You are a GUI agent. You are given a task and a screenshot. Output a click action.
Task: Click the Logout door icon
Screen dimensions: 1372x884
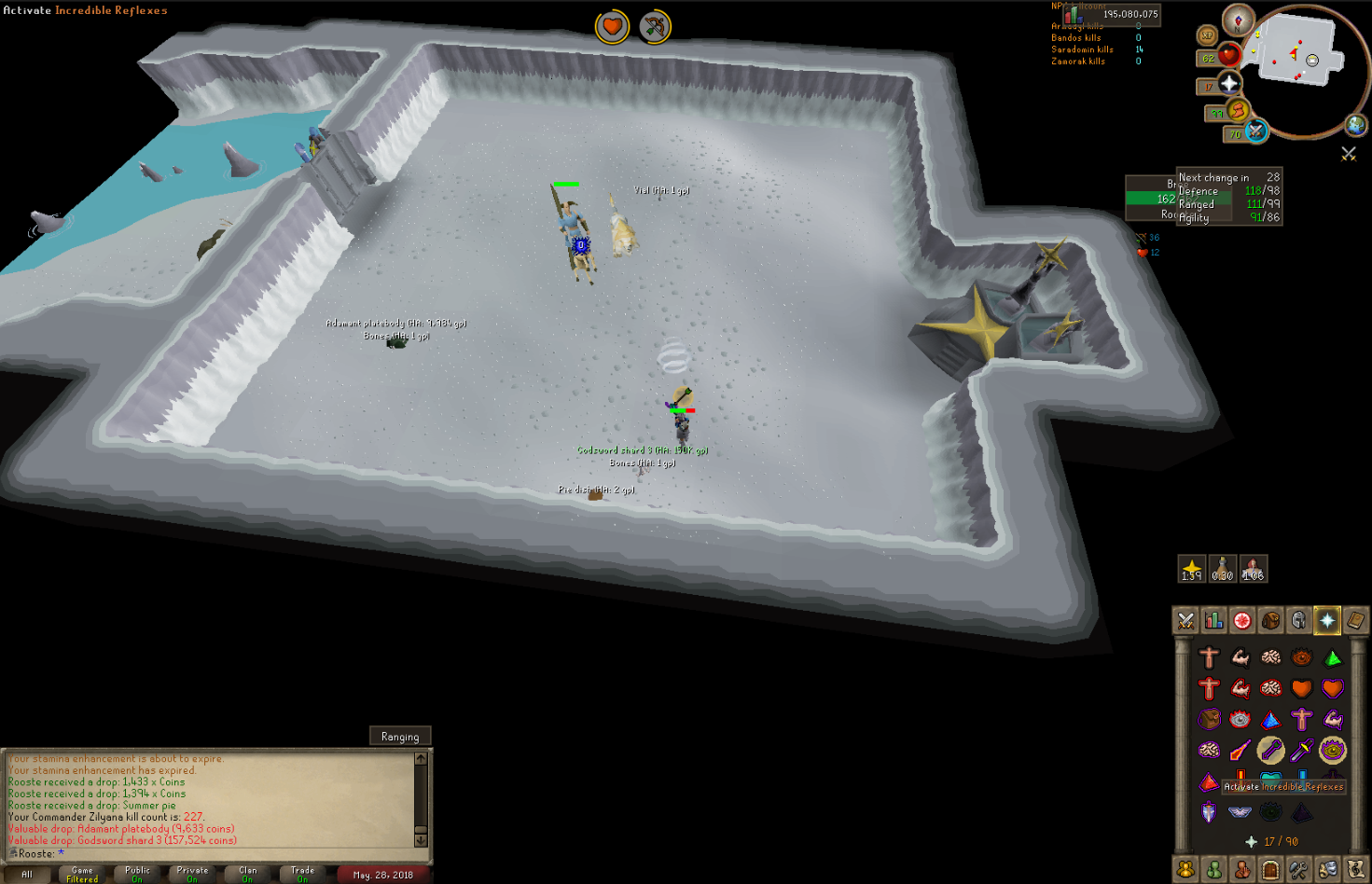[1270, 868]
